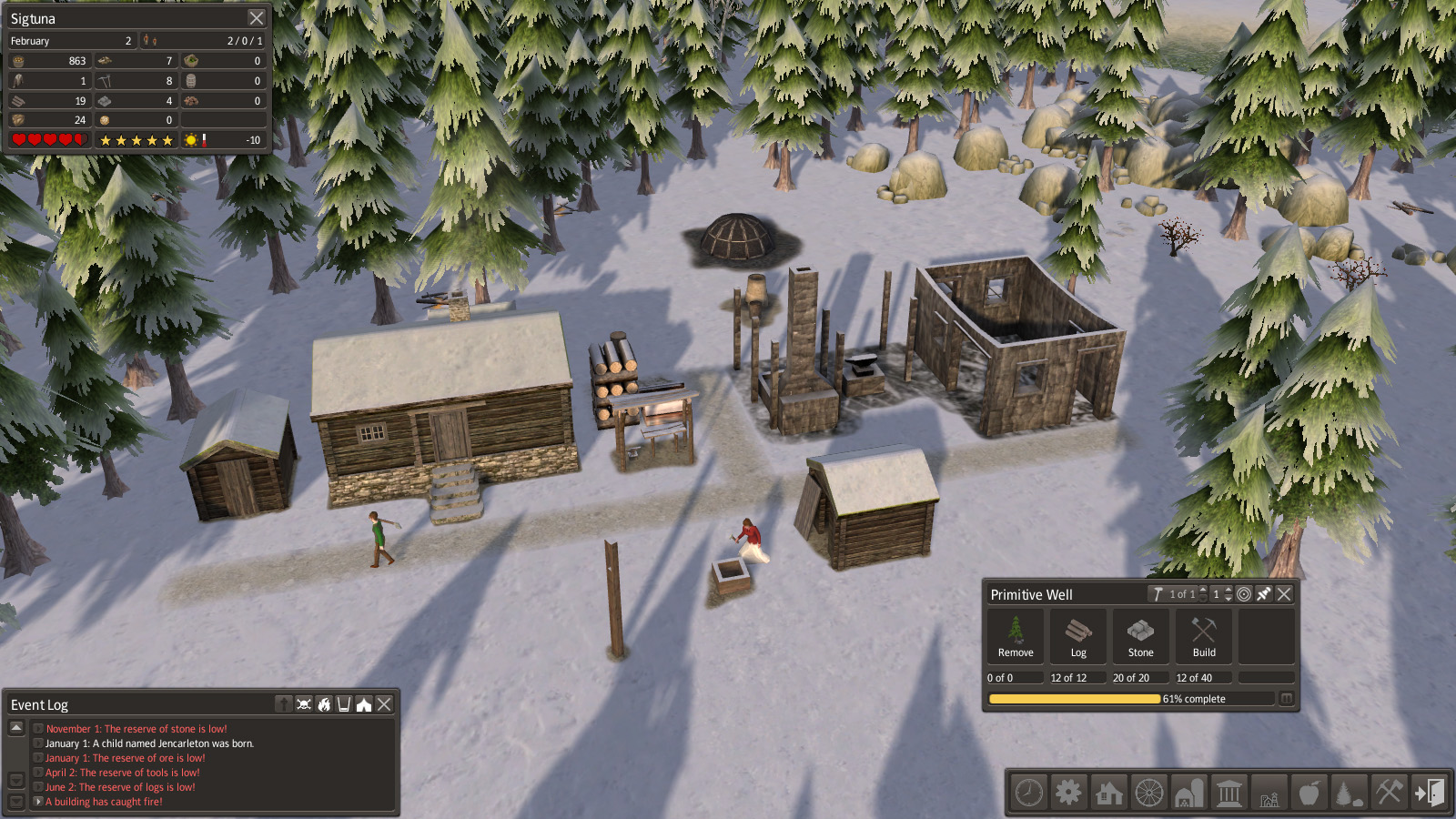This screenshot has width=1456, height=819.
Task: Open the wagon wheel roads menu
Action: point(1148,793)
